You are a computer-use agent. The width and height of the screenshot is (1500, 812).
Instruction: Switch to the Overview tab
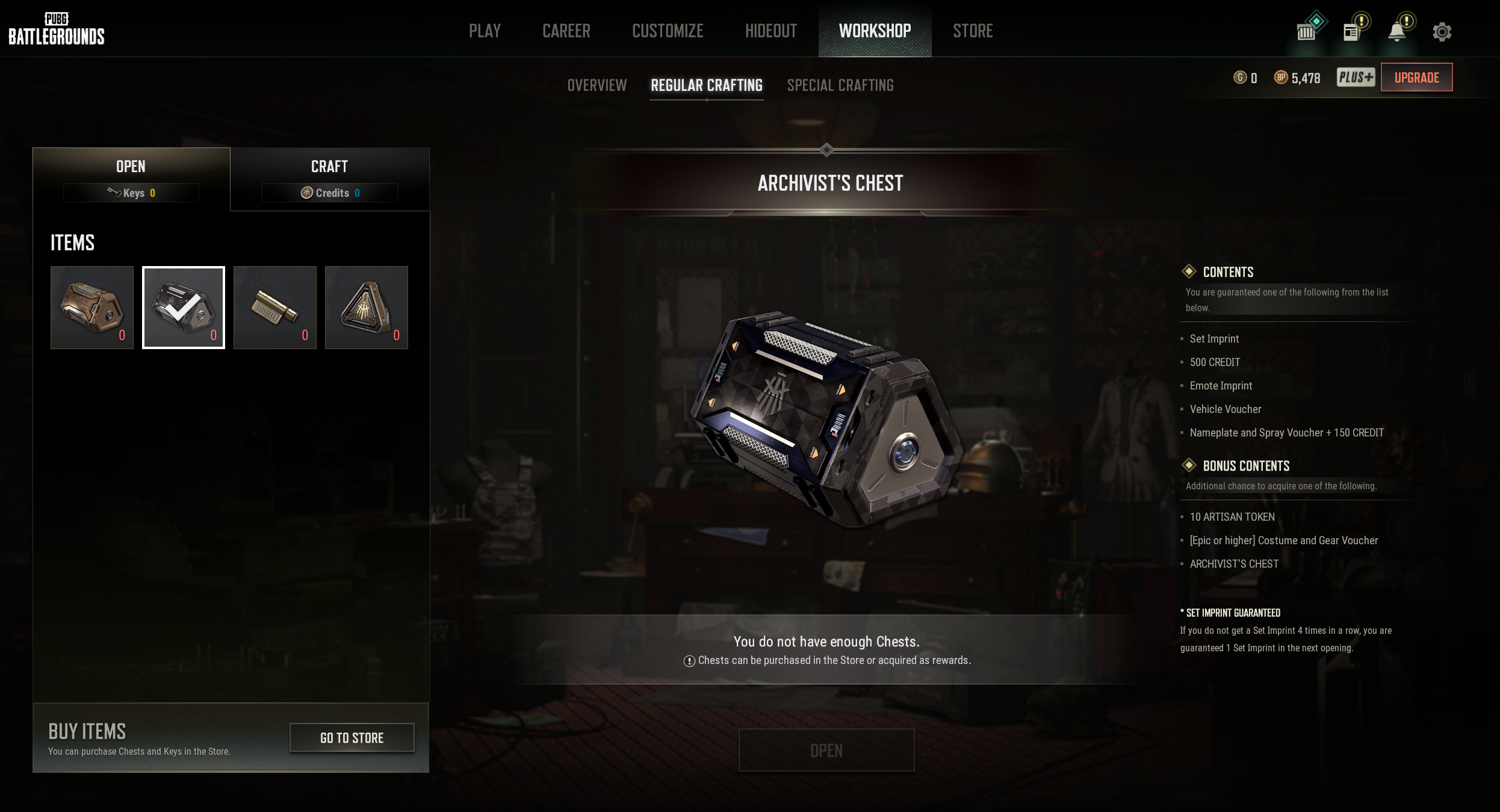pyautogui.click(x=597, y=85)
